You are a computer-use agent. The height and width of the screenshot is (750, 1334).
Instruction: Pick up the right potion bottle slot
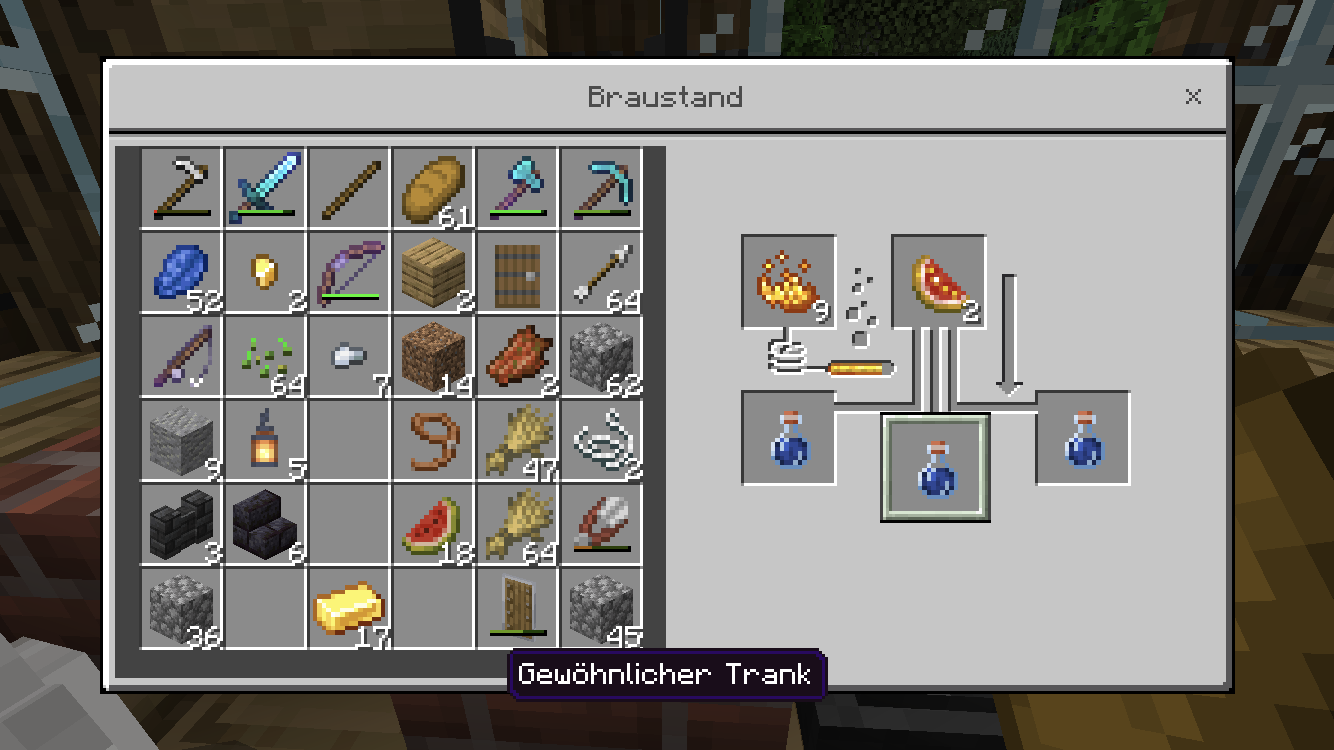[1081, 437]
